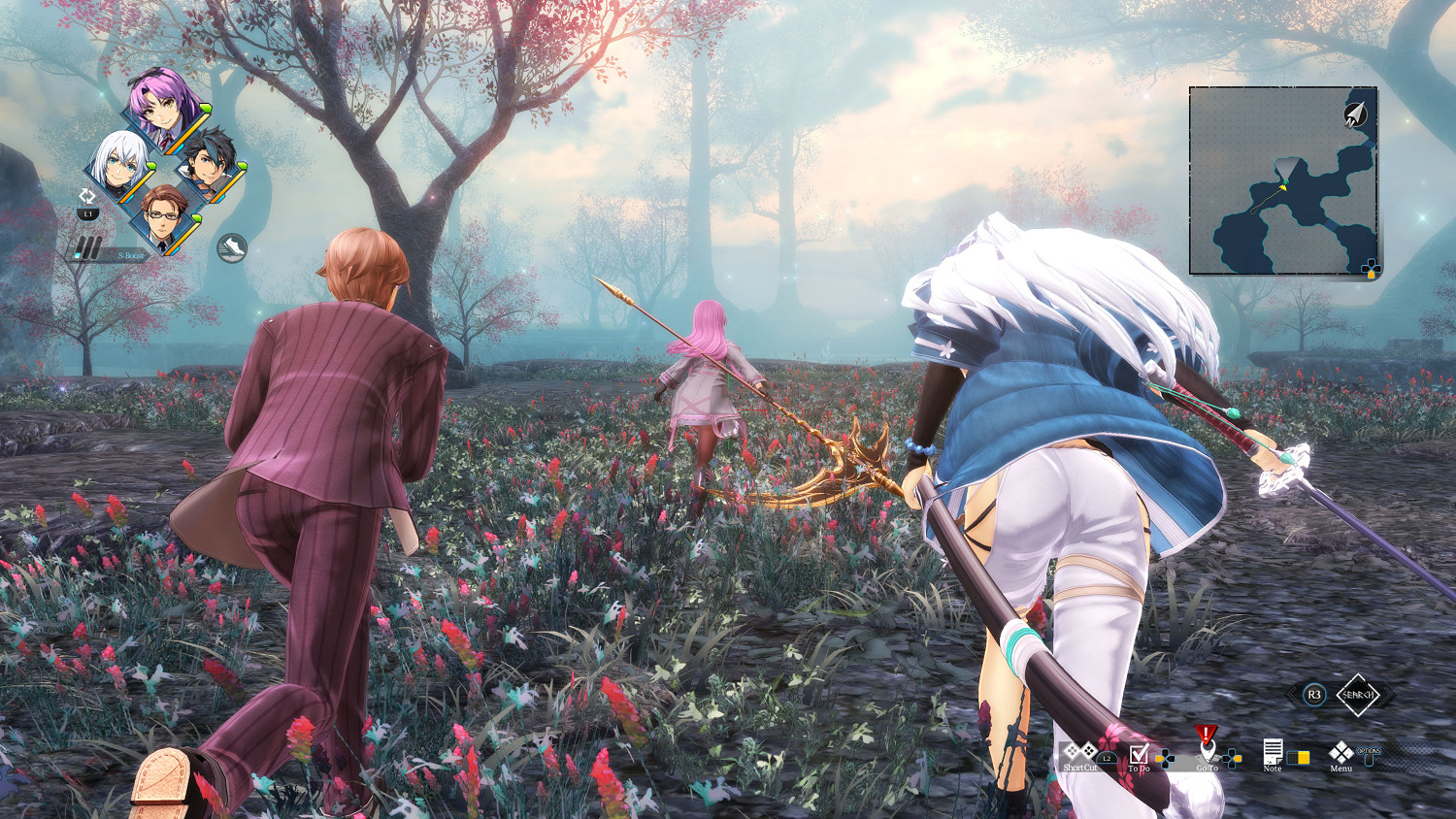1456x819 pixels.
Task: Expand the Go To d-pad selector
Action: pyautogui.click(x=1232, y=758)
